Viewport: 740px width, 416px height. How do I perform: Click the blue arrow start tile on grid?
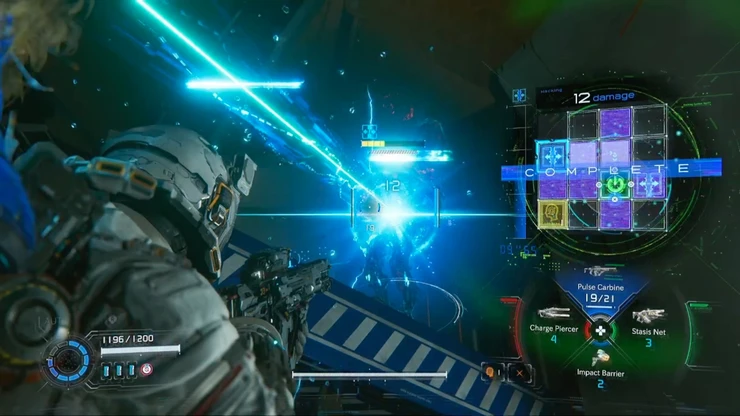551,155
